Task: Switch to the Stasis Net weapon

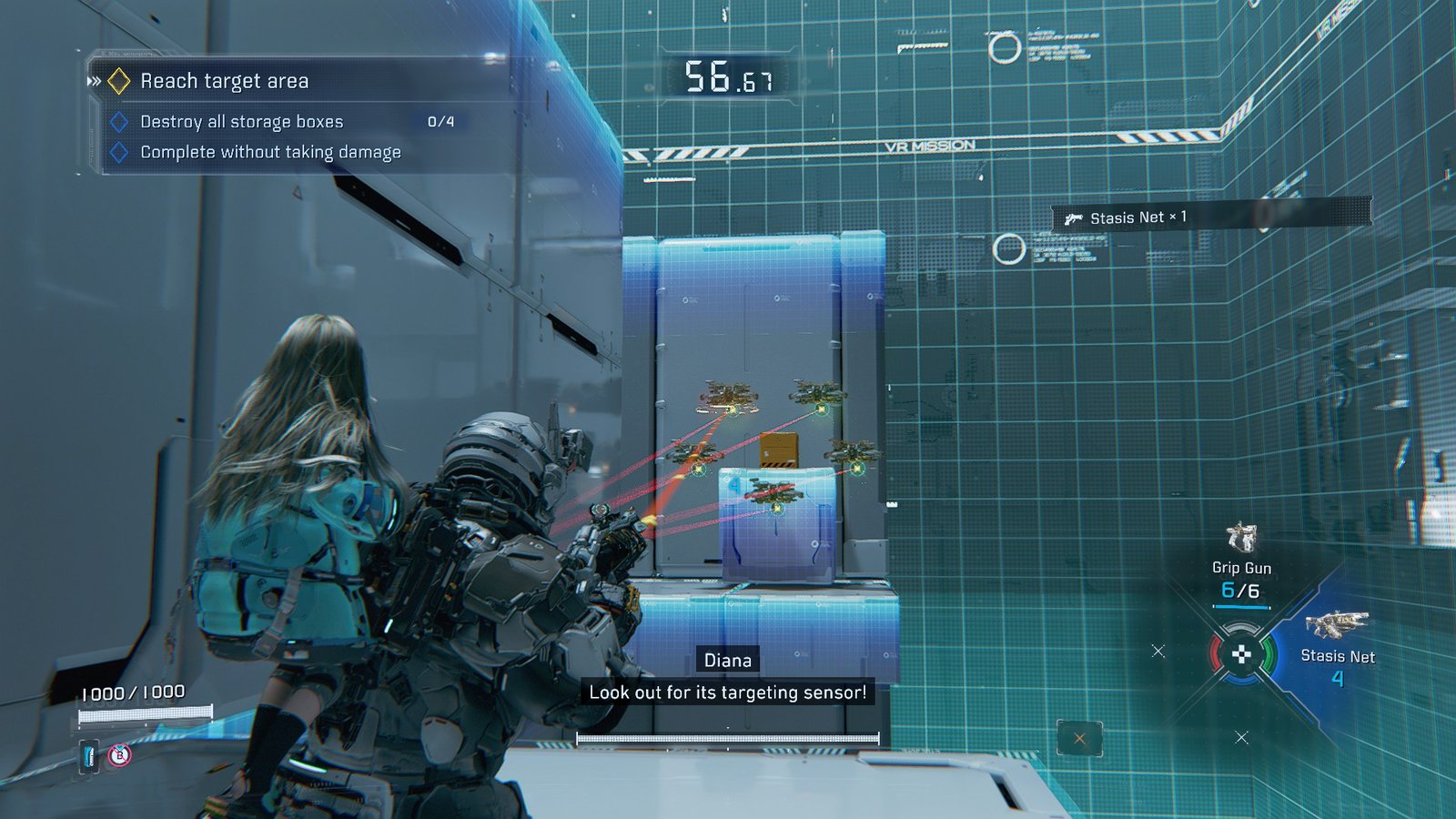Action: pyautogui.click(x=1337, y=625)
